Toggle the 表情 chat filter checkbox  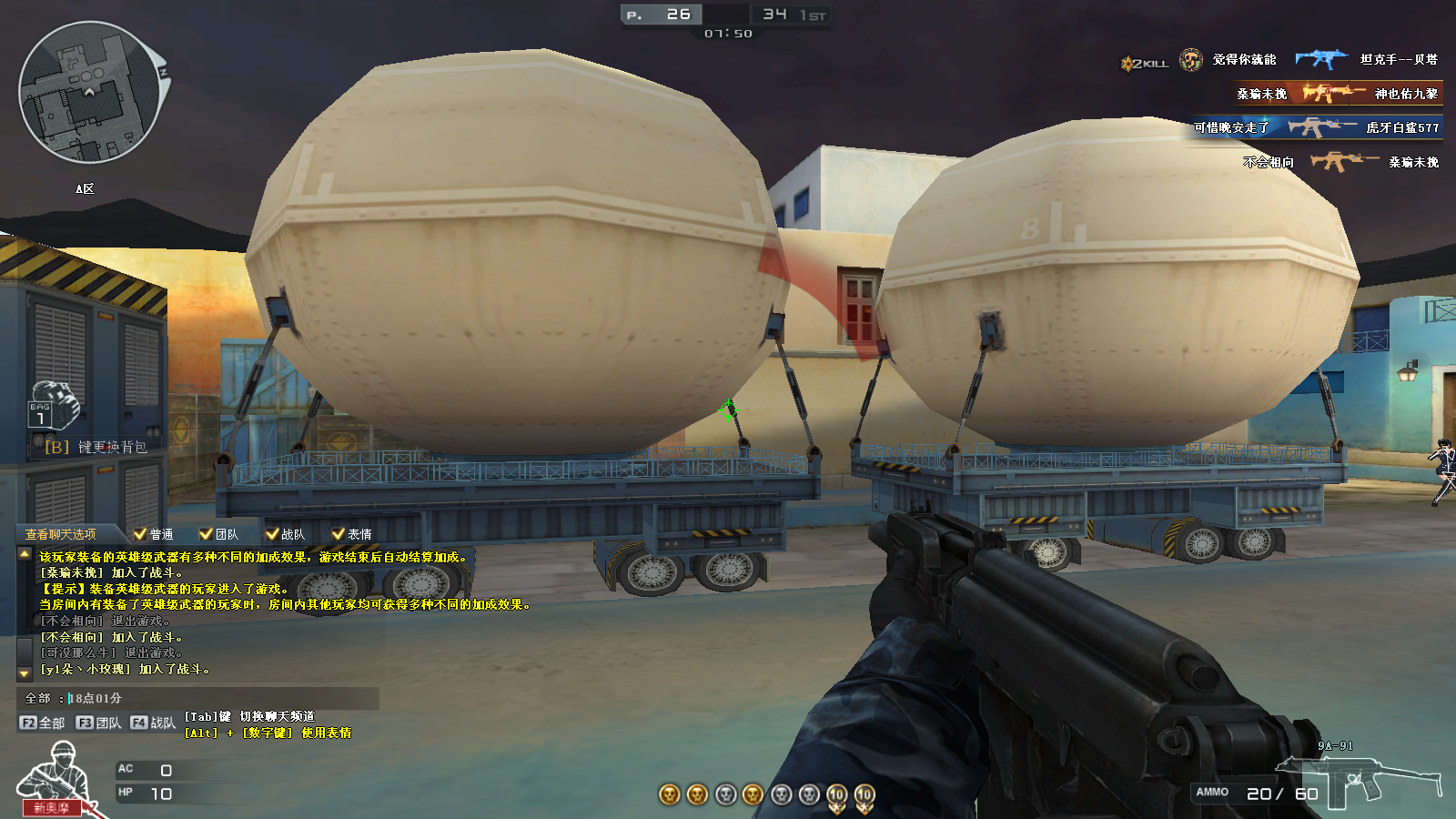pyautogui.click(x=339, y=534)
